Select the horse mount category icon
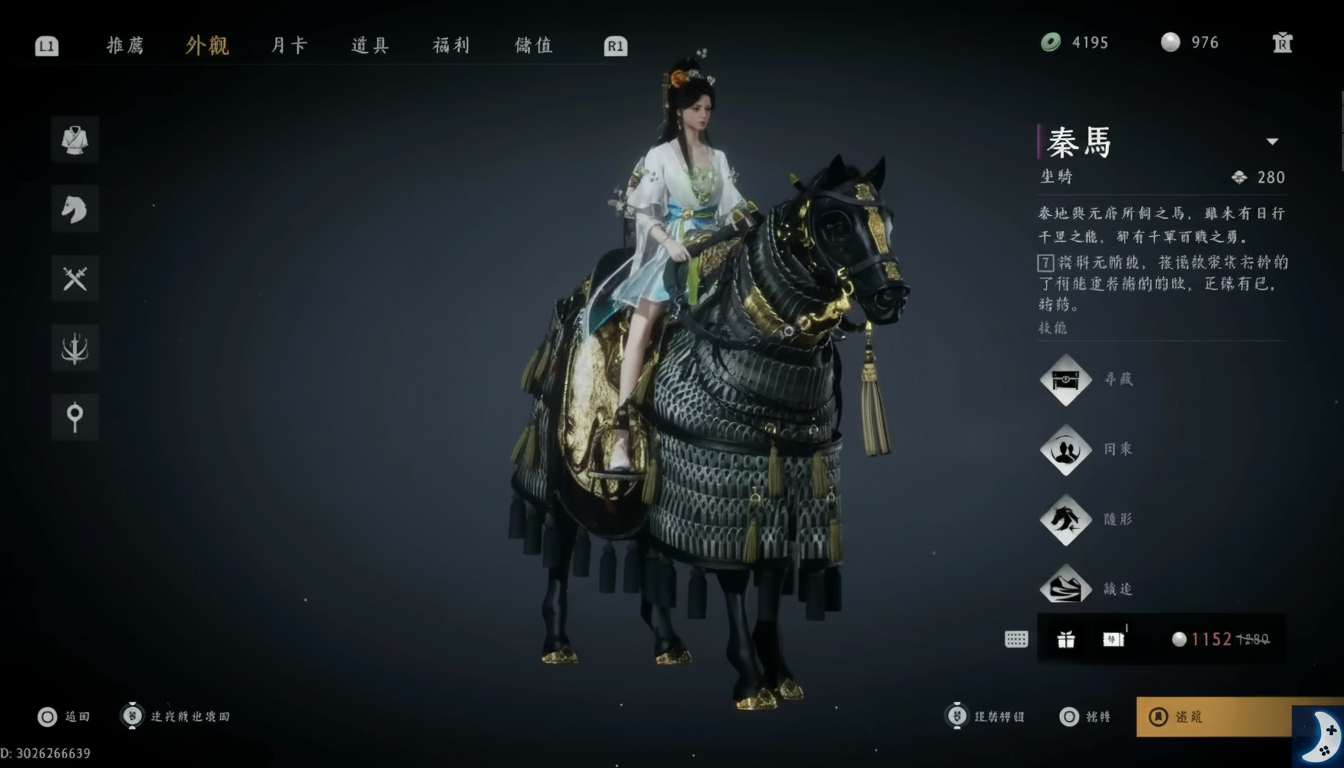This screenshot has height=768, width=1344. [x=75, y=209]
